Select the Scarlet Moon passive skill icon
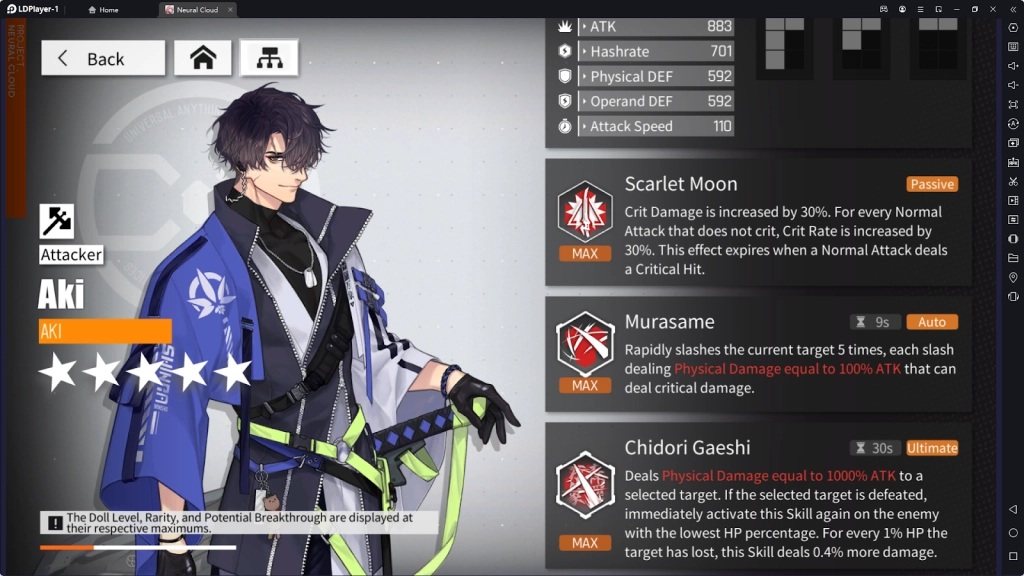This screenshot has width=1024, height=576. click(585, 212)
